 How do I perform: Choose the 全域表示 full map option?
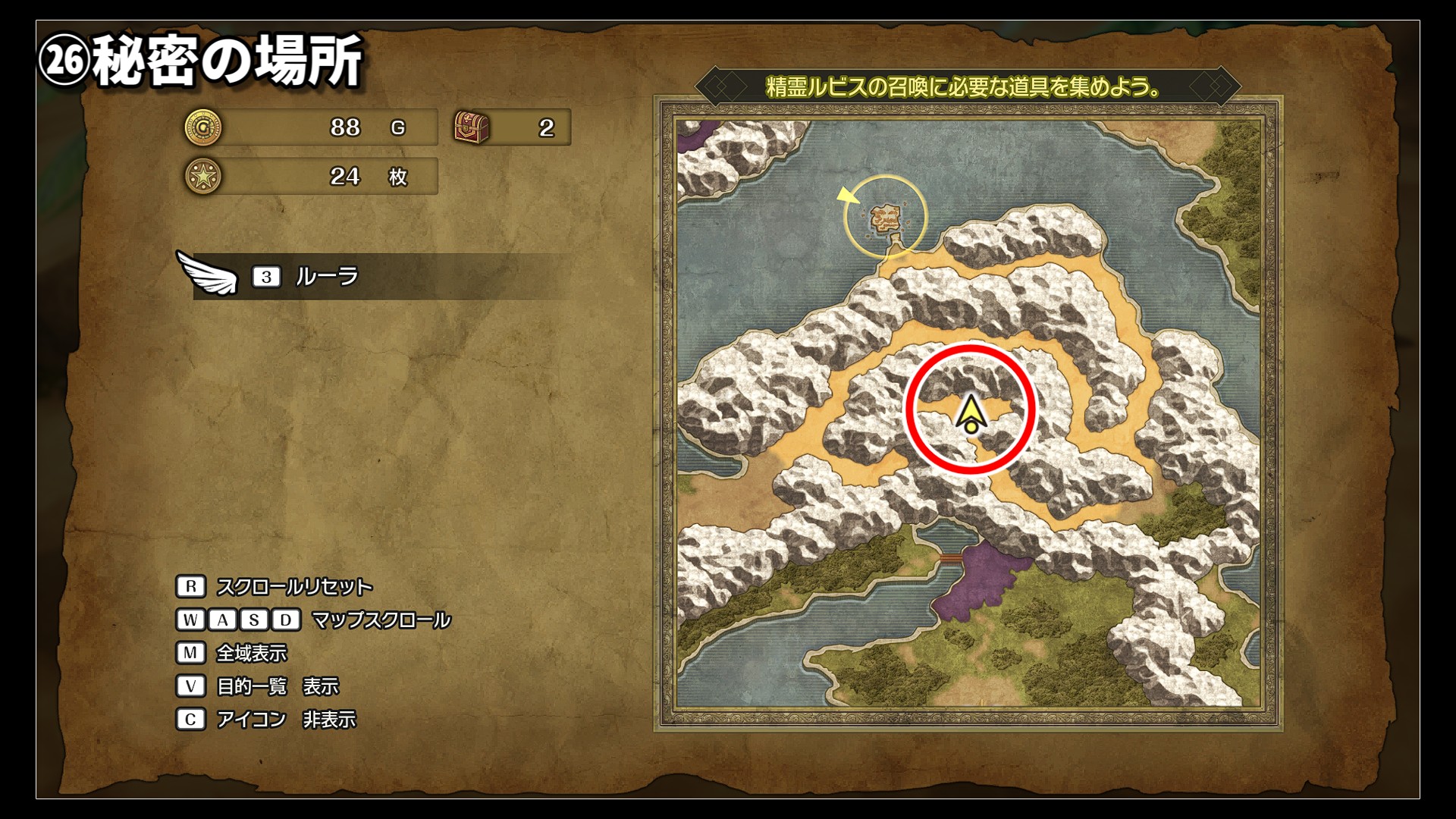[x=252, y=653]
